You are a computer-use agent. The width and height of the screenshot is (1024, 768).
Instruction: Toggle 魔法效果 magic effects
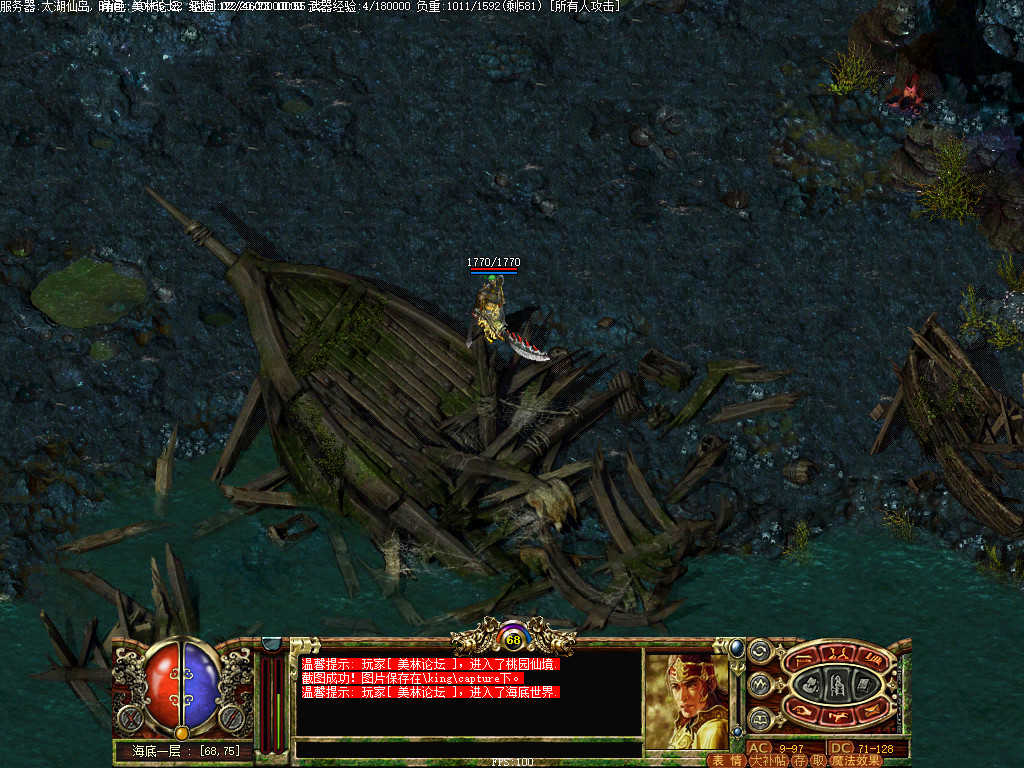coord(856,760)
